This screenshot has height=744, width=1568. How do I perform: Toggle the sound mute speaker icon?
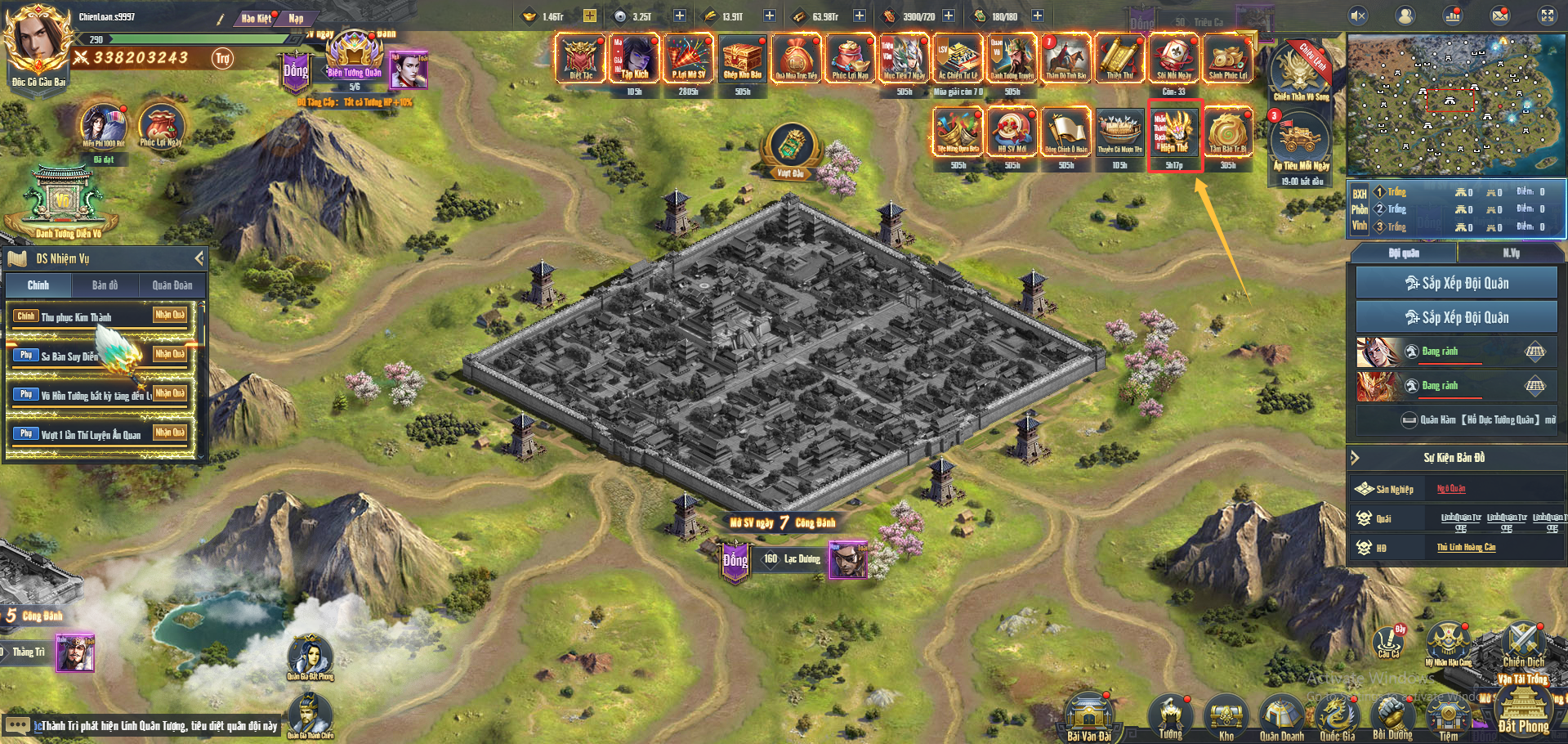(1358, 16)
